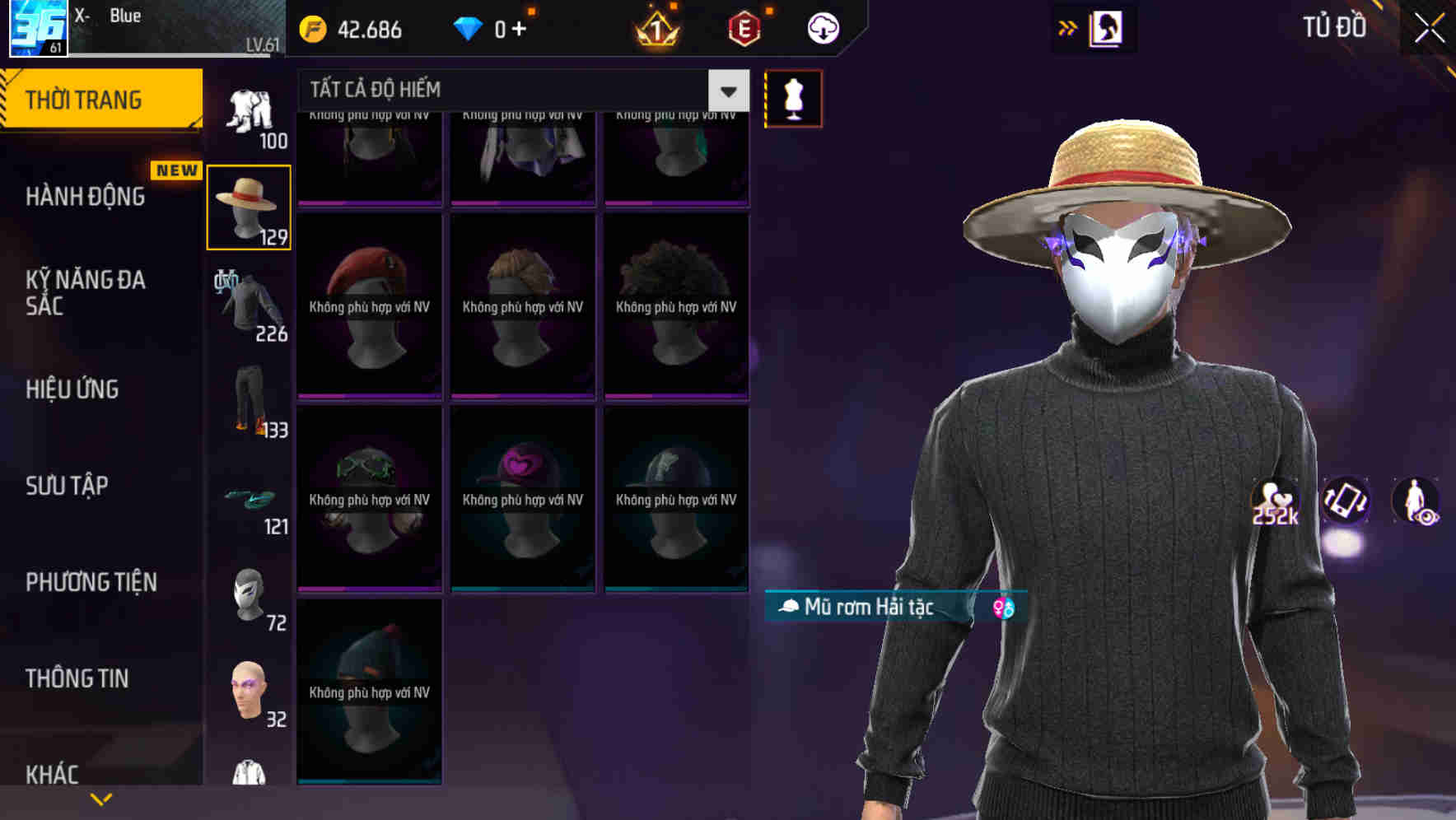Viewport: 1456px width, 820px height.
Task: Select the red beret hat thumbnail
Action: point(369,305)
